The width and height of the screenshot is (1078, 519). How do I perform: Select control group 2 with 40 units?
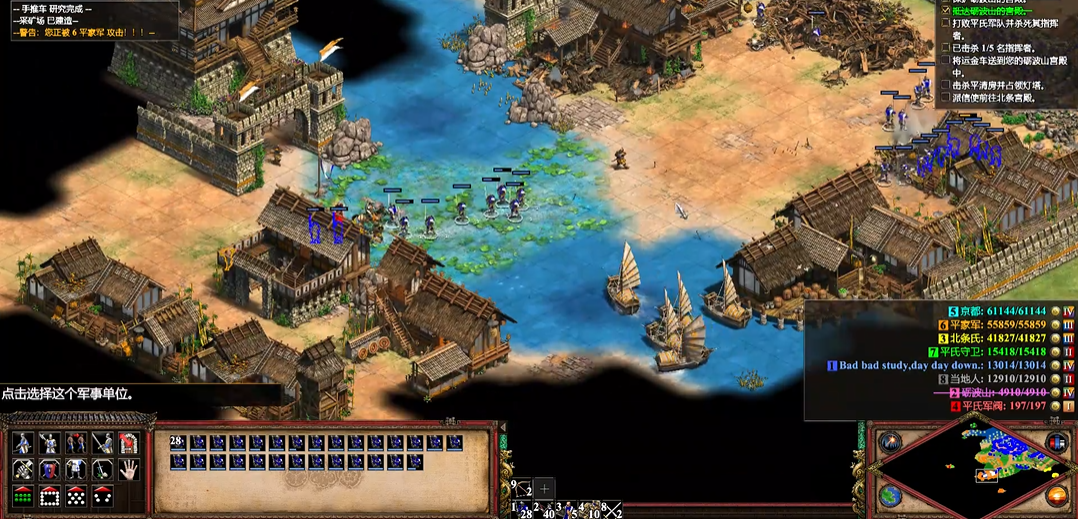[x=545, y=510]
